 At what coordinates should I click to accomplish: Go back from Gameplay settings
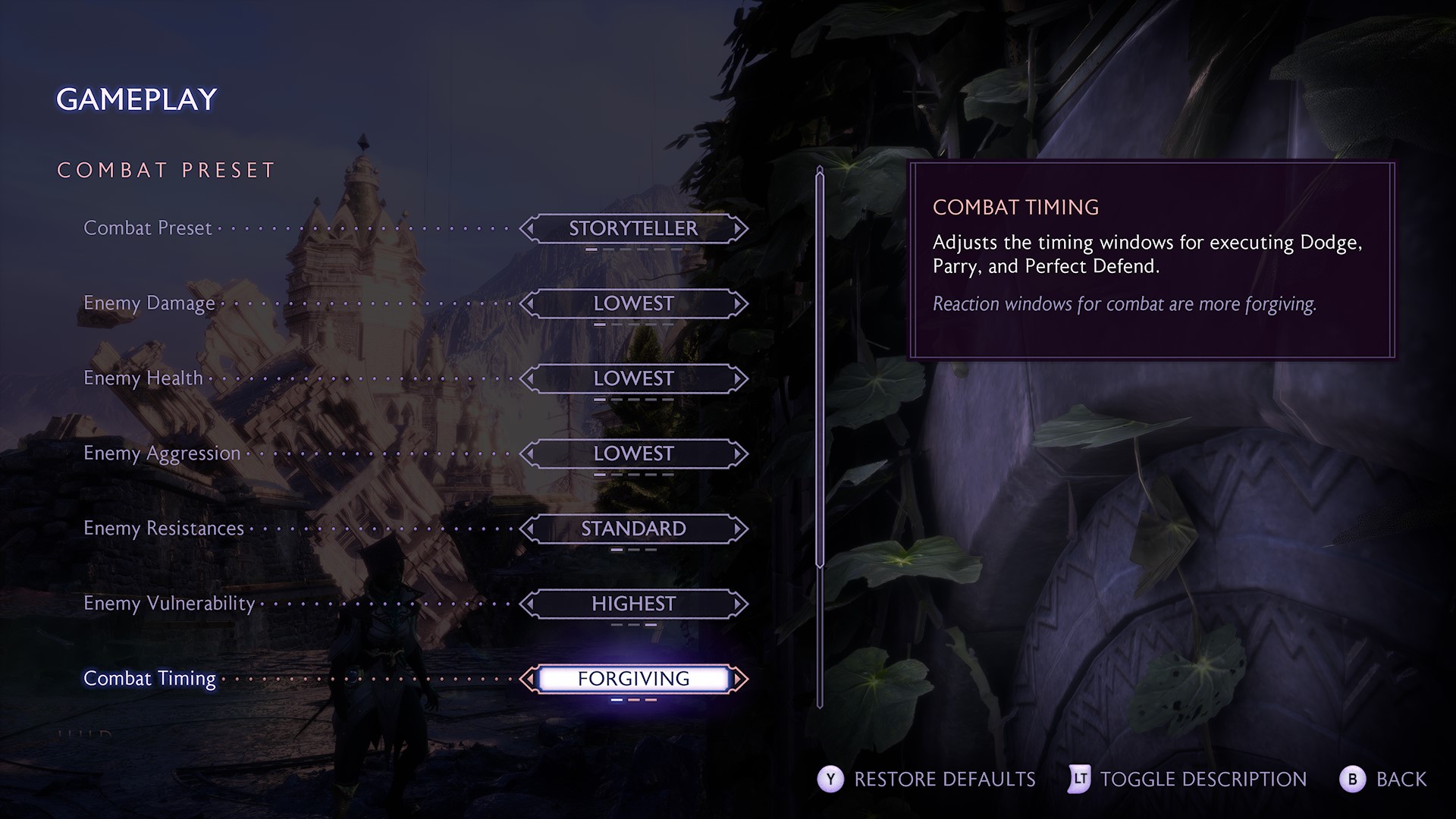(x=1383, y=779)
